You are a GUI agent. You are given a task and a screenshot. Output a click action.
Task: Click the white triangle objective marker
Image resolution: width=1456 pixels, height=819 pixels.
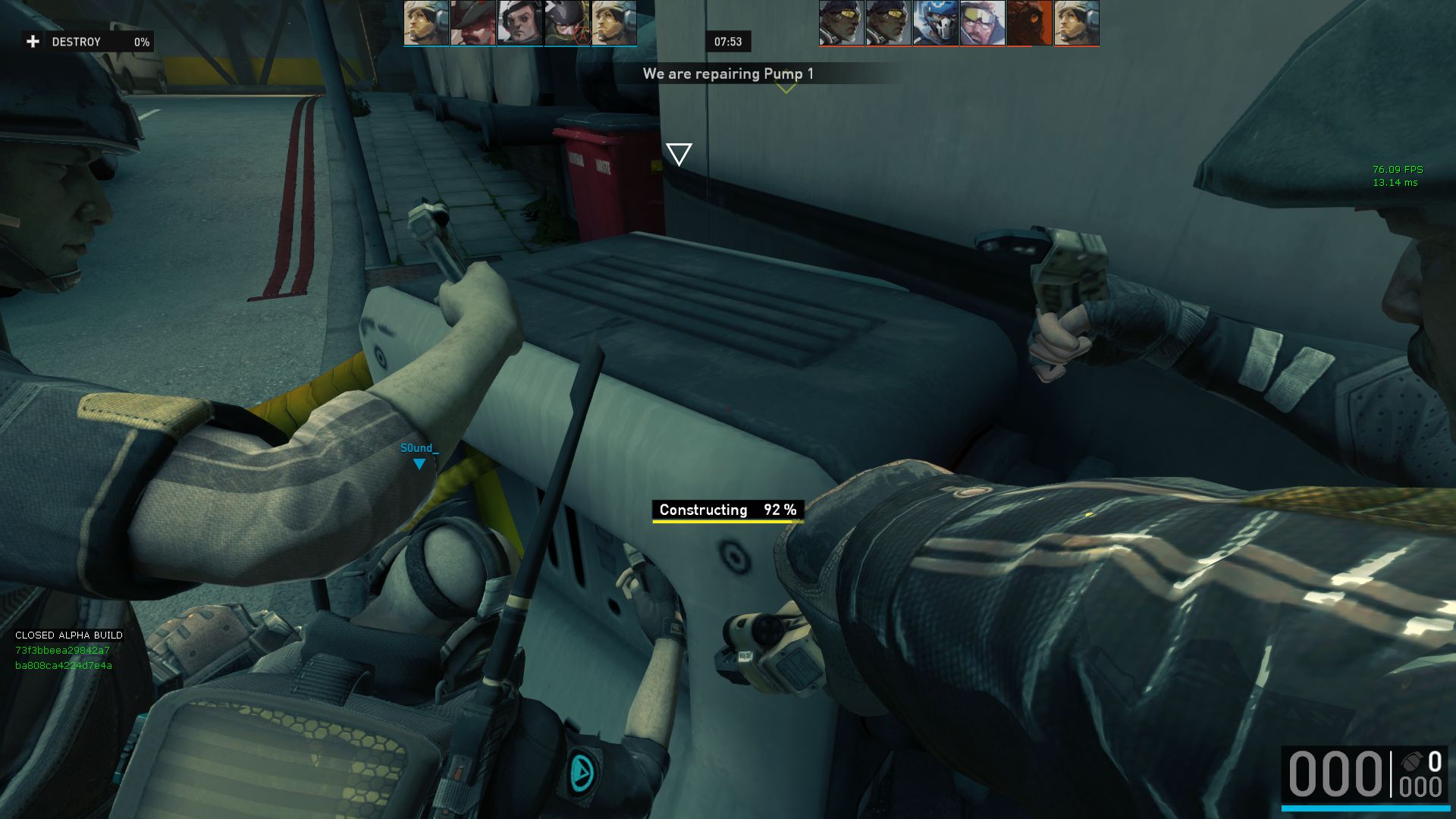[679, 153]
